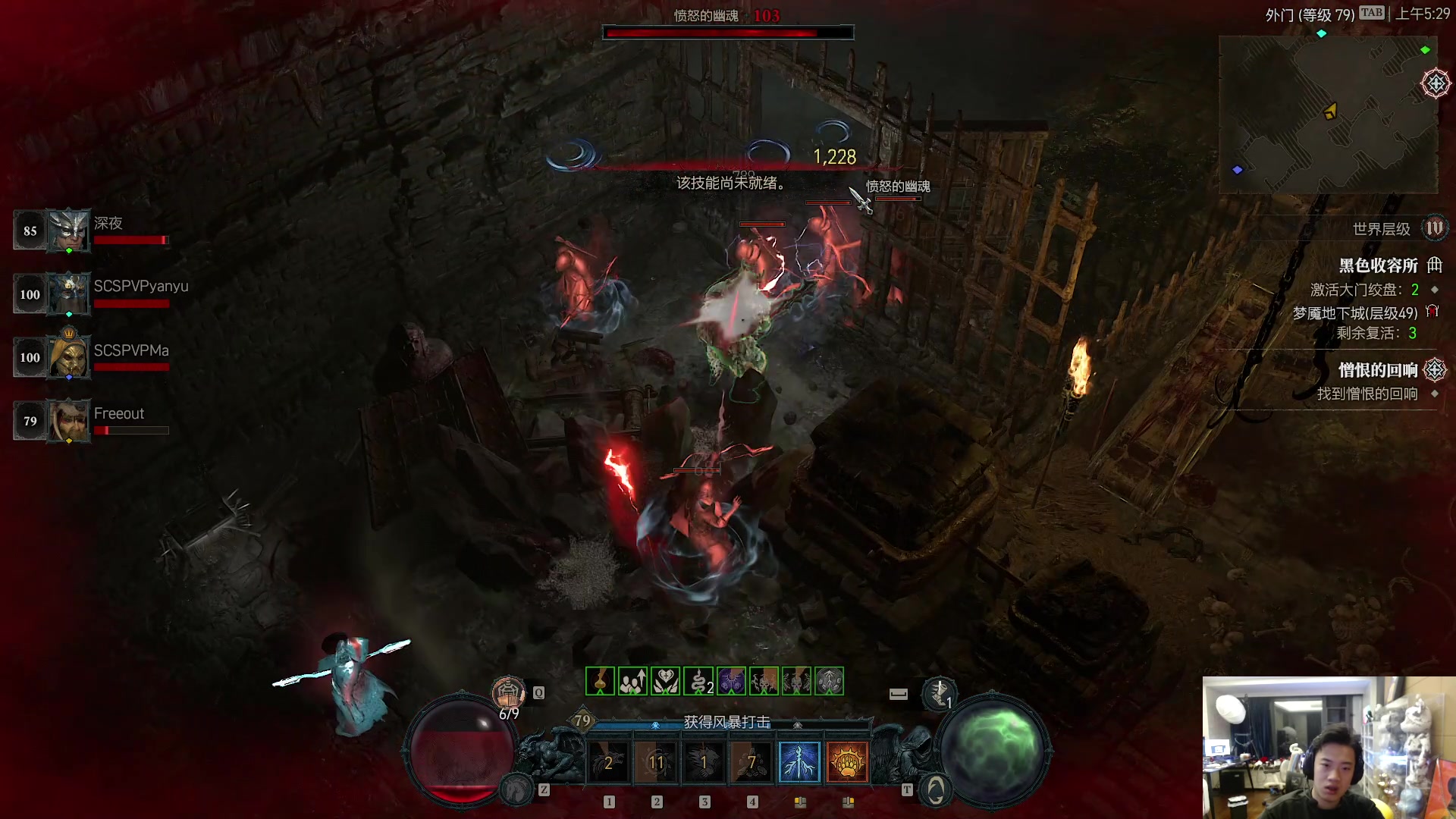
Task: Select party member SCSPVPyanyu's portrait
Action: 68,294
